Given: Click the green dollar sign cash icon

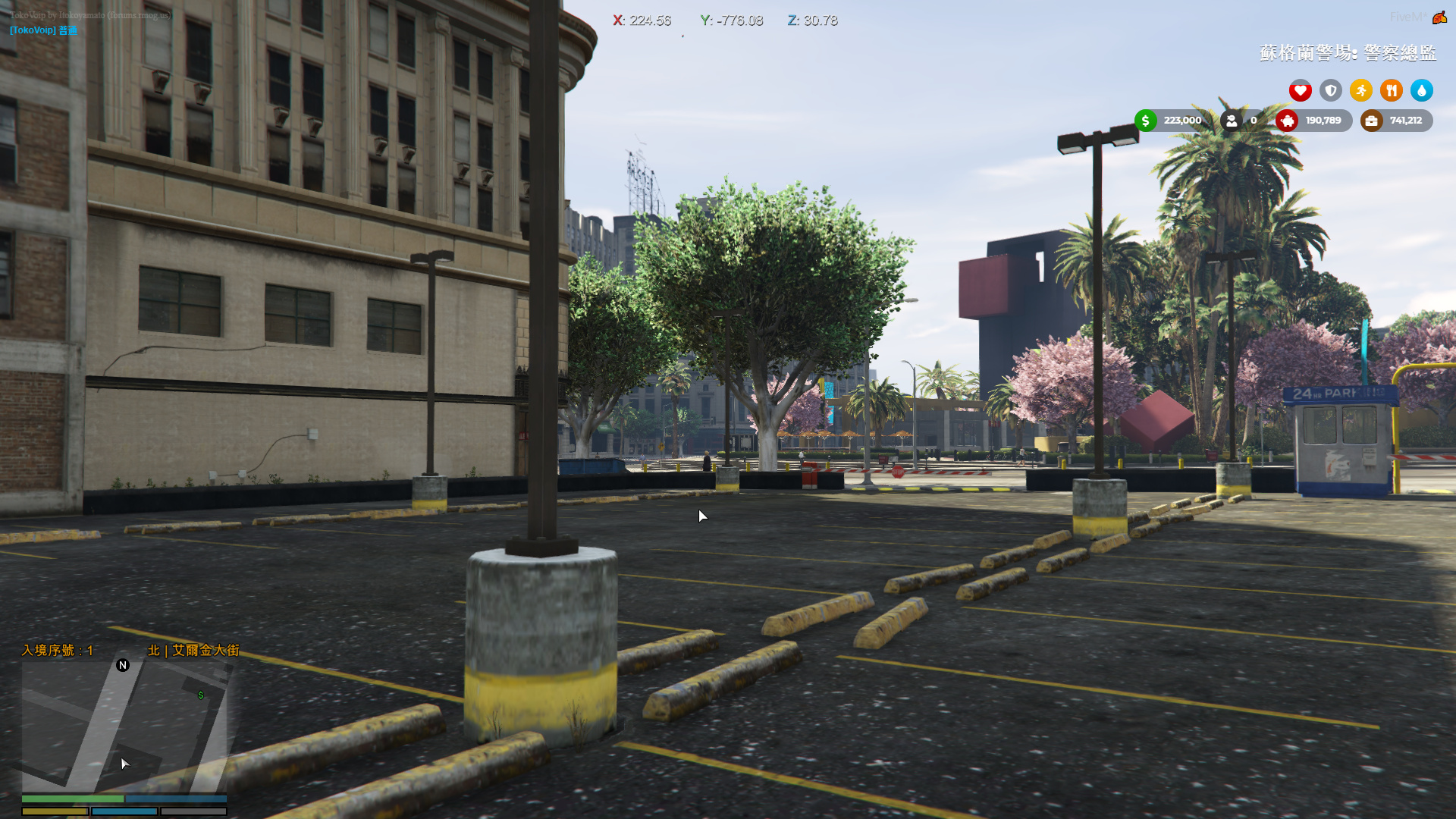Looking at the screenshot, I should click(x=1144, y=120).
